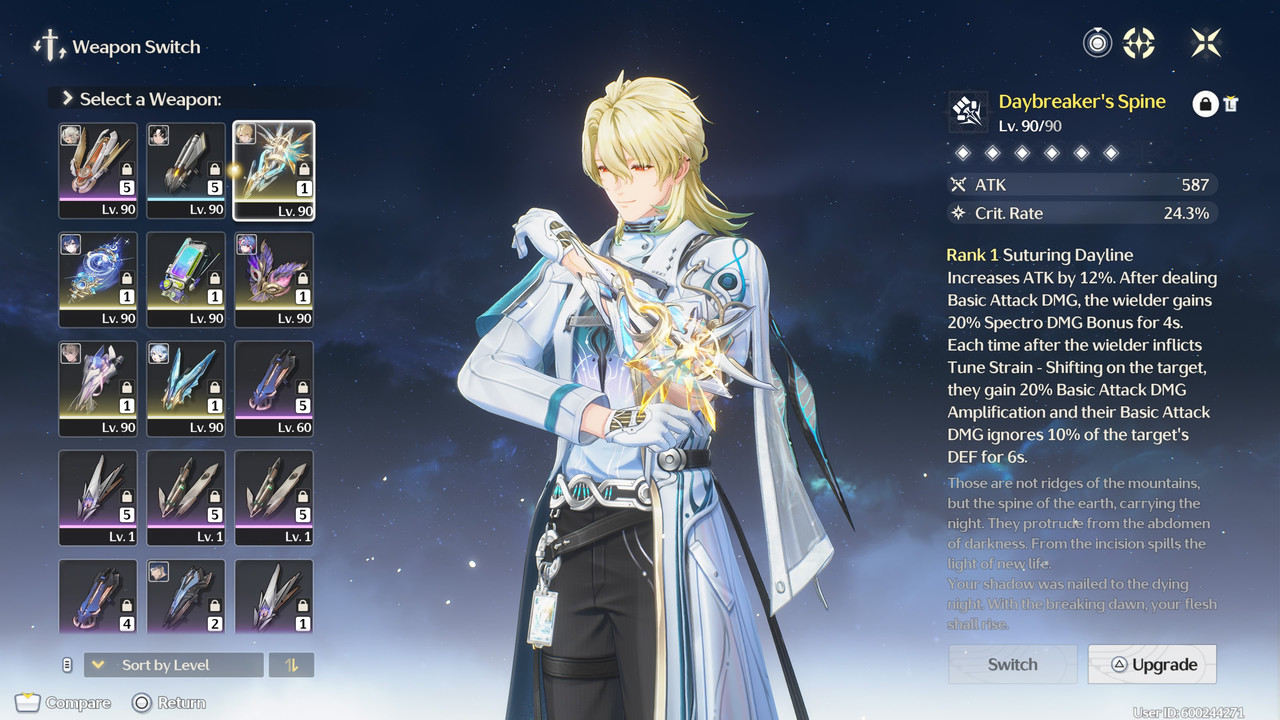Select the Lv. 60 gauntlet
1280x720 pixels.
pos(274,389)
